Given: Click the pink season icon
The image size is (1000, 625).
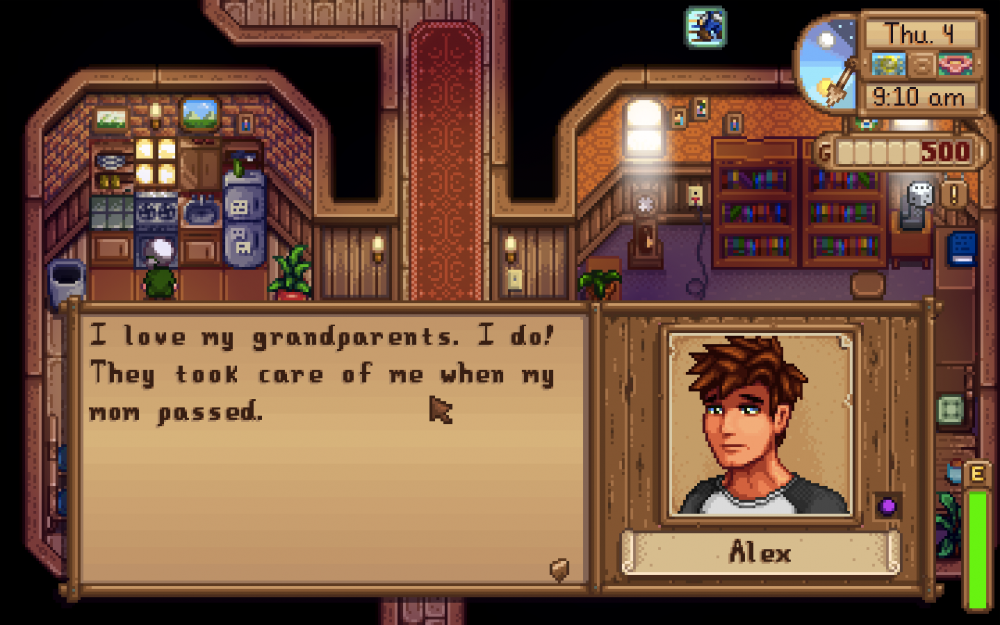Looking at the screenshot, I should [954, 65].
